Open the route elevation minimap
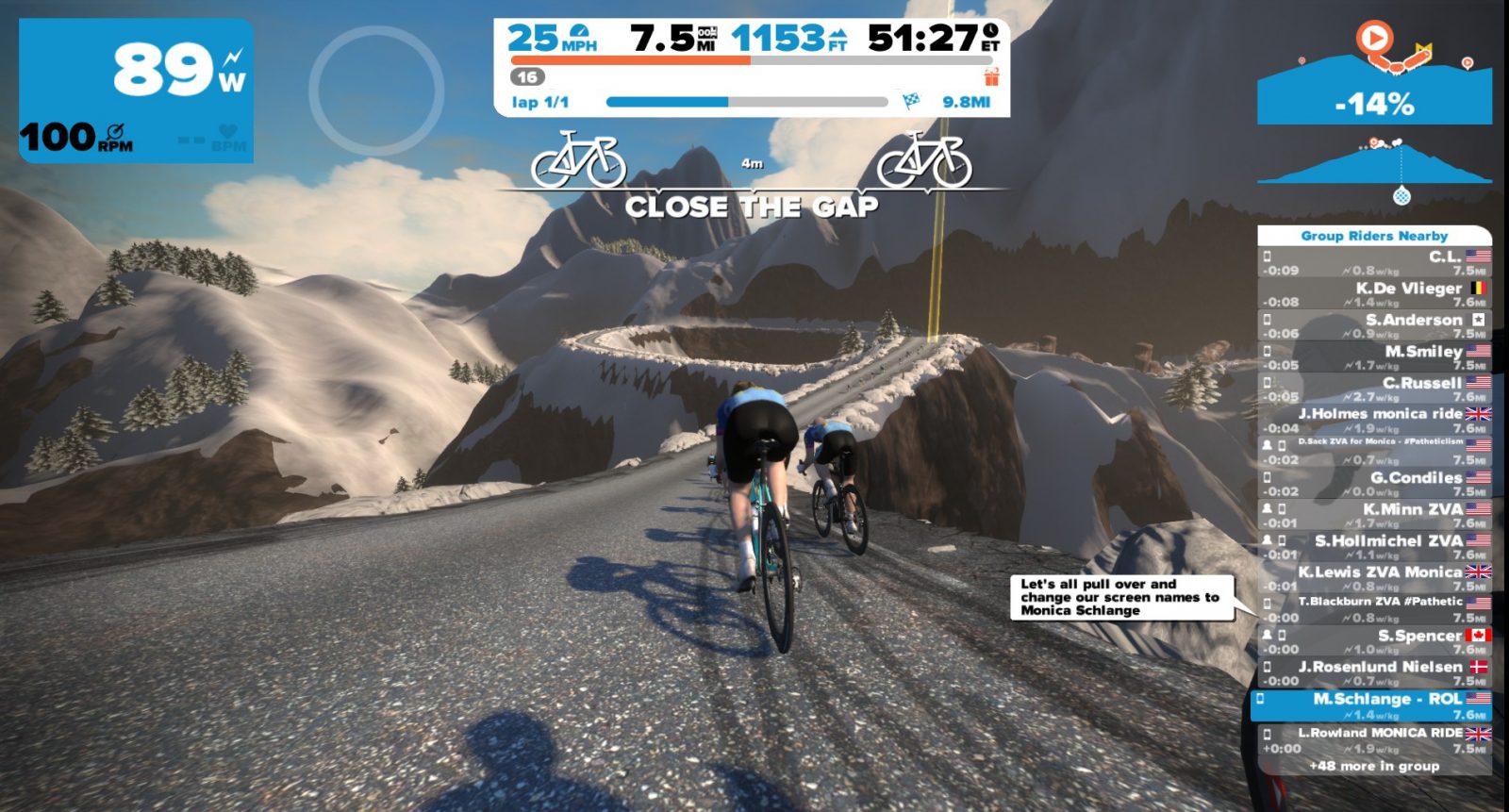Viewport: 1509px width, 812px height. [1374, 90]
